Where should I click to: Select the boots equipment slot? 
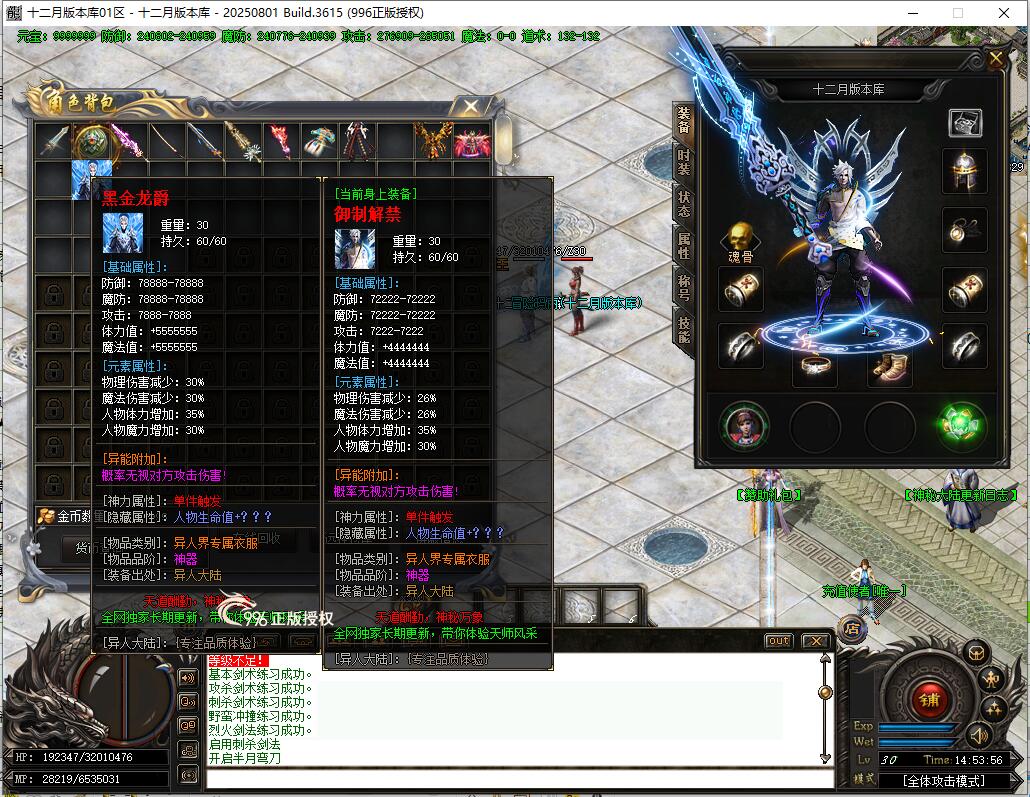(x=888, y=368)
